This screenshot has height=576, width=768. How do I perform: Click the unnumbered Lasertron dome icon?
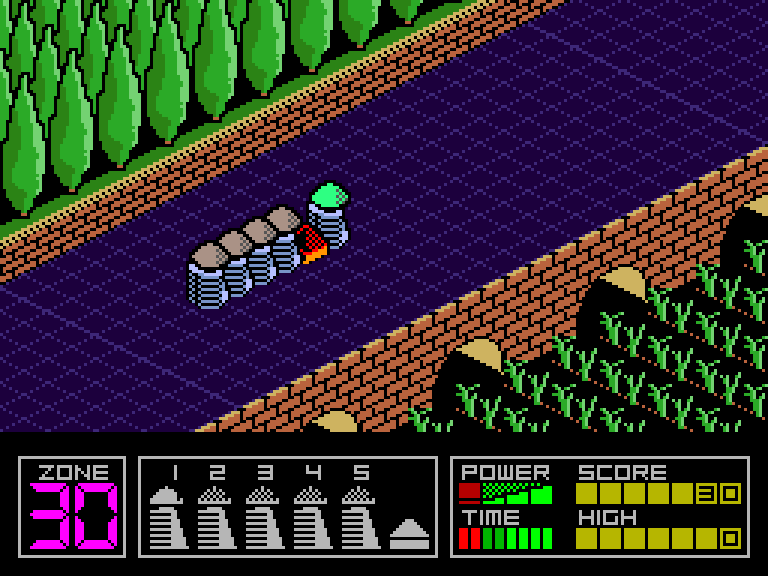(409, 533)
